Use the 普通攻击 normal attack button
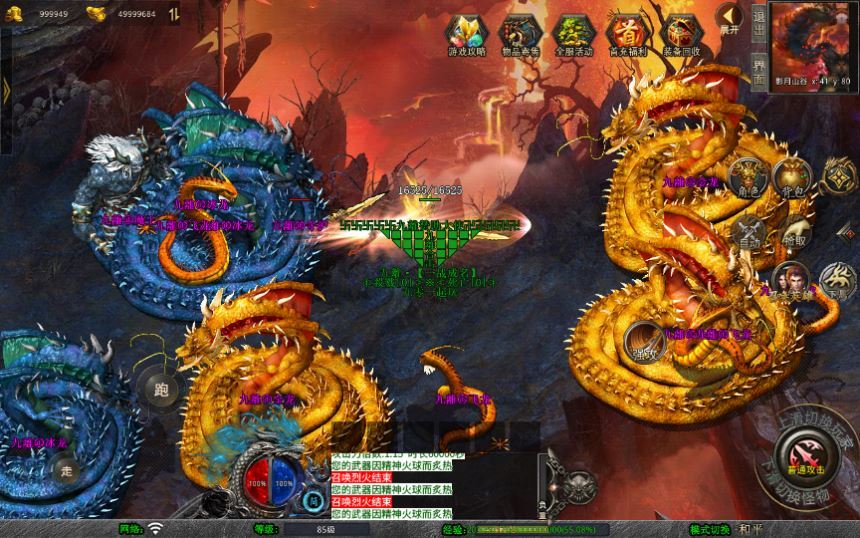The image size is (860, 538). coord(804,456)
